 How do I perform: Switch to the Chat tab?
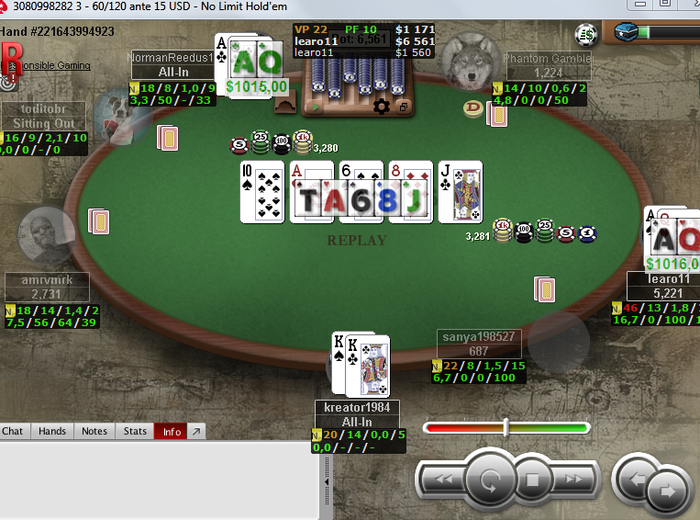point(13,431)
